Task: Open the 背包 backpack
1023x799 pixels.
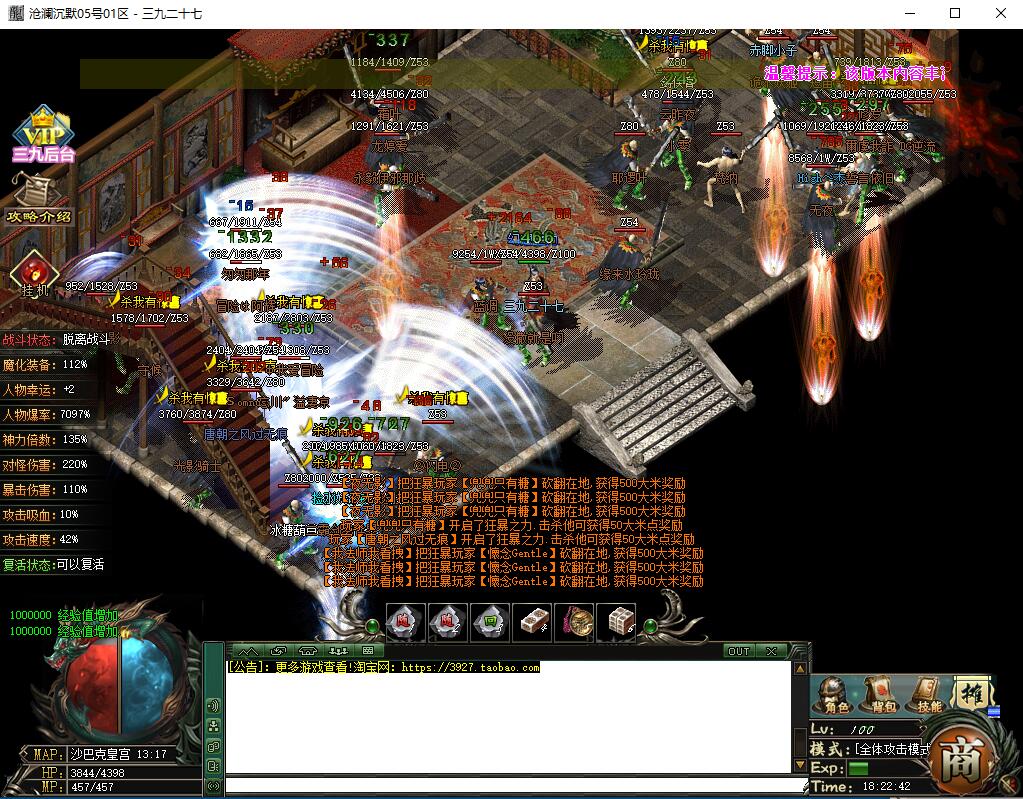Action: tap(881, 694)
